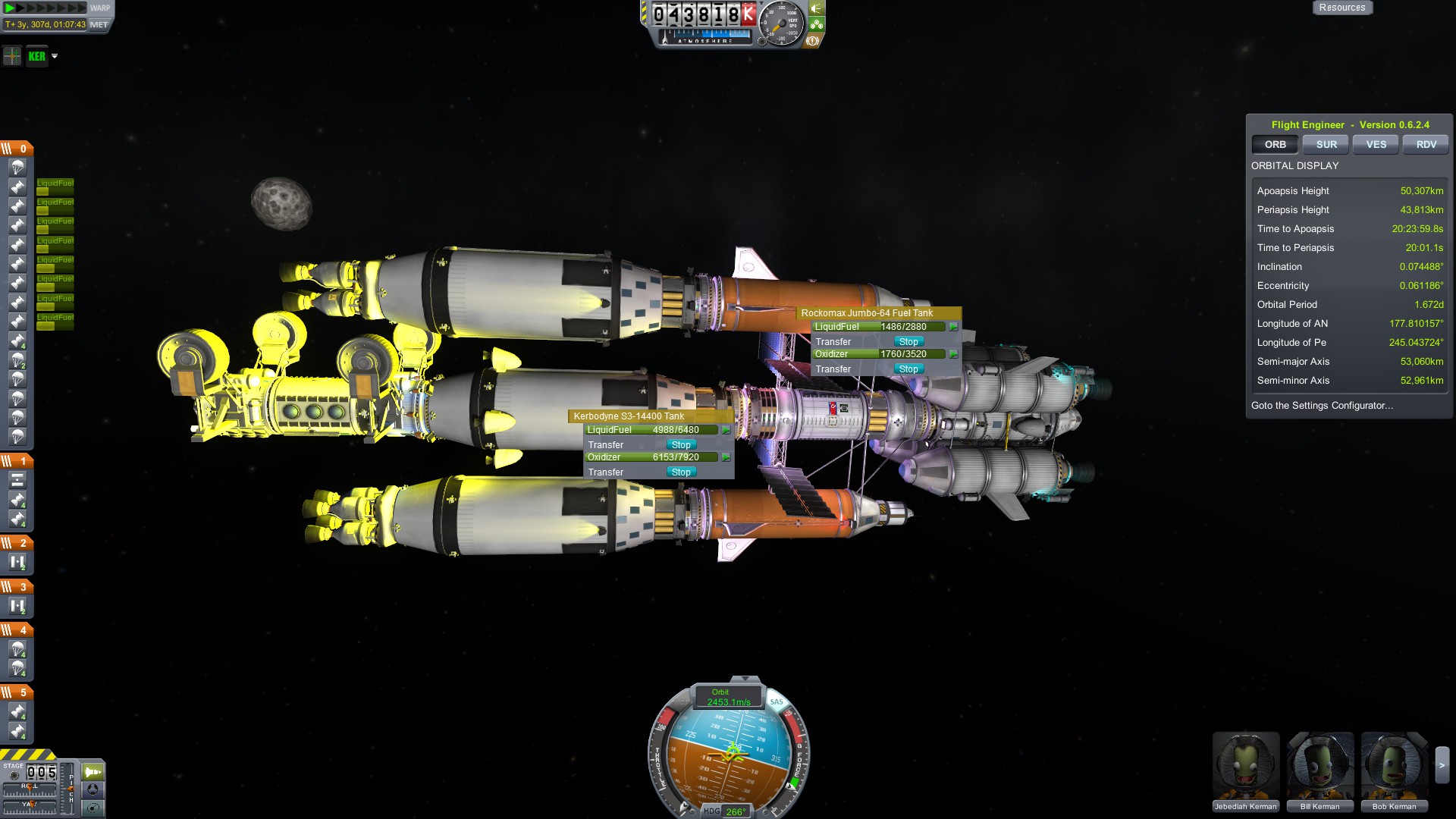
Task: Switch to staging mode rocket icon
Action: pyautogui.click(x=93, y=772)
